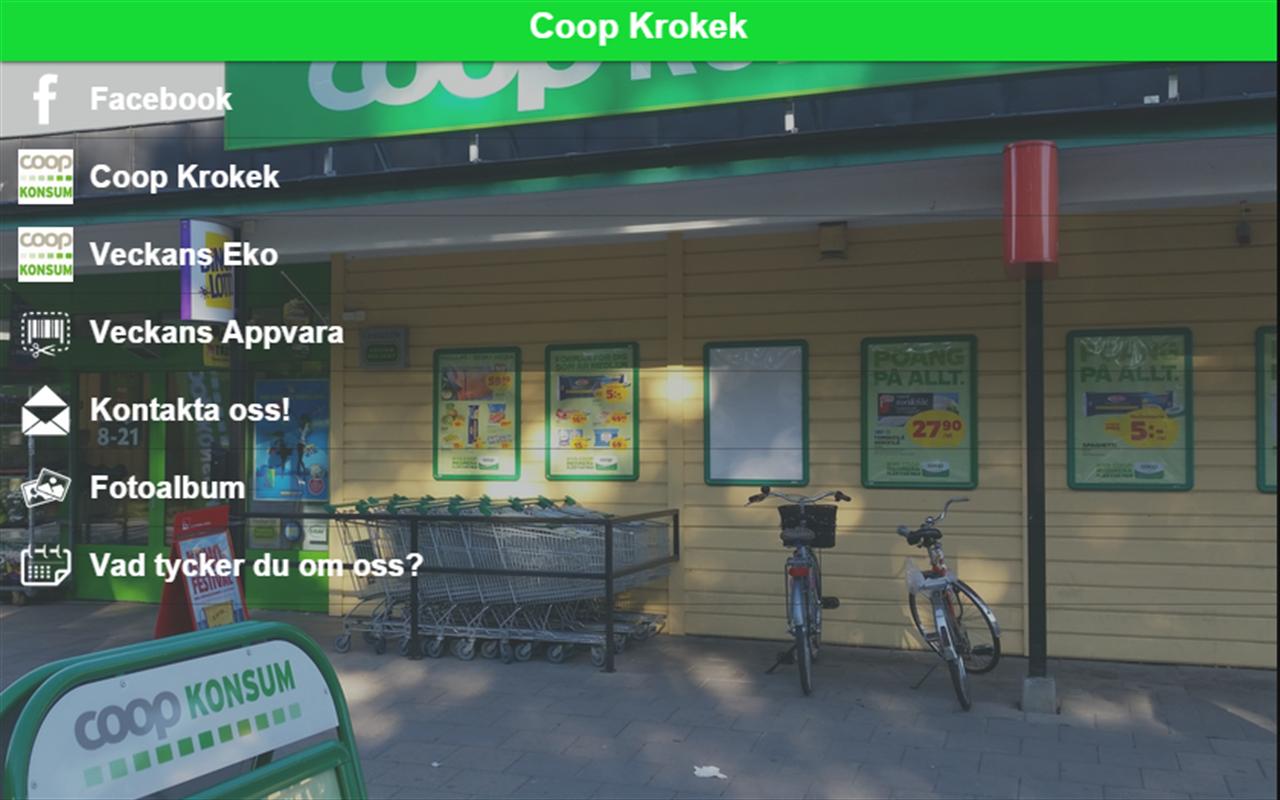Tap the Coop Krokek title bar
Viewport: 1280px width, 800px height.
(x=640, y=27)
